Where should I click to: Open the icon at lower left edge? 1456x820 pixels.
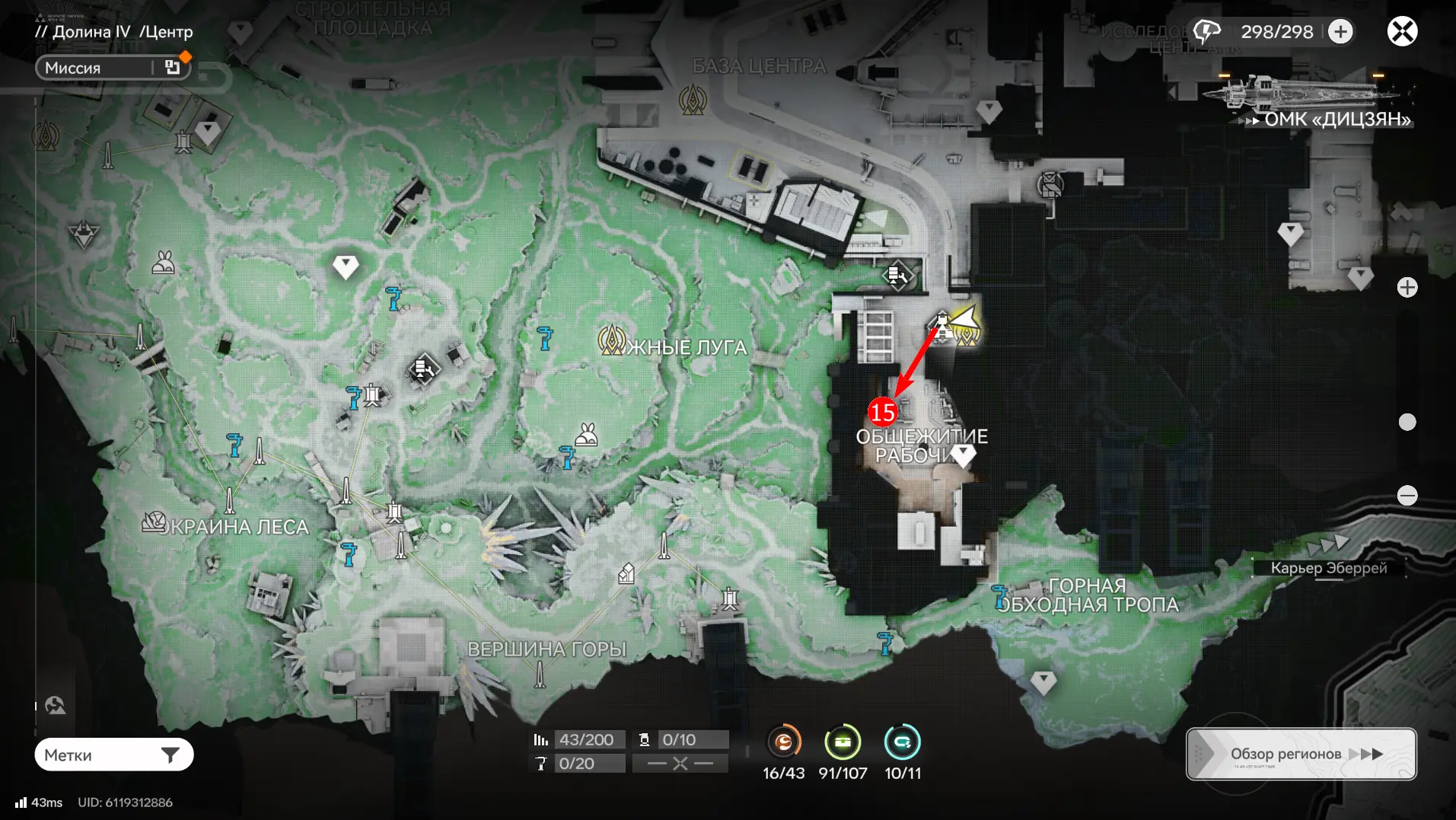click(55, 706)
